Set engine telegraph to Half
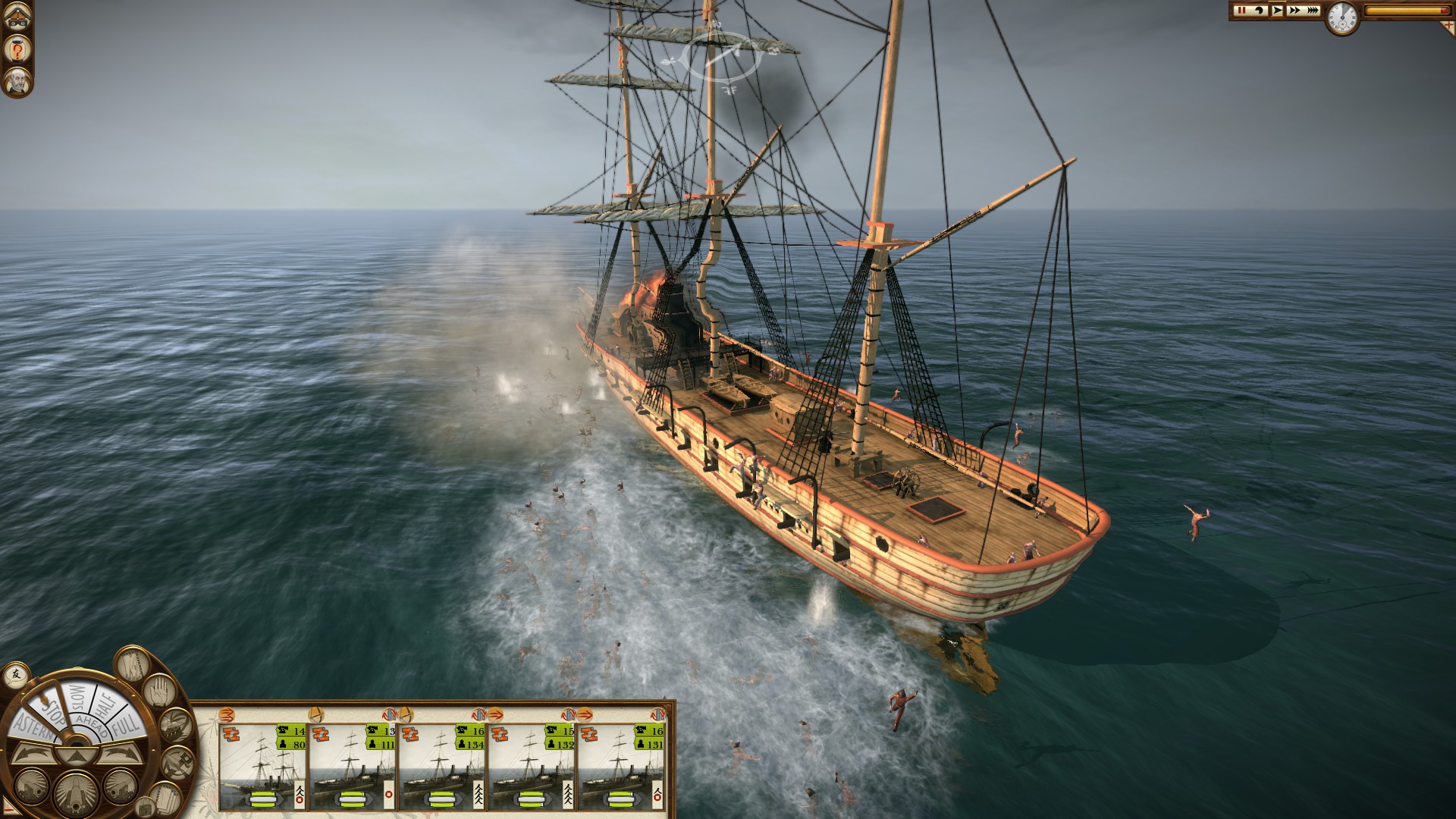 [105, 704]
